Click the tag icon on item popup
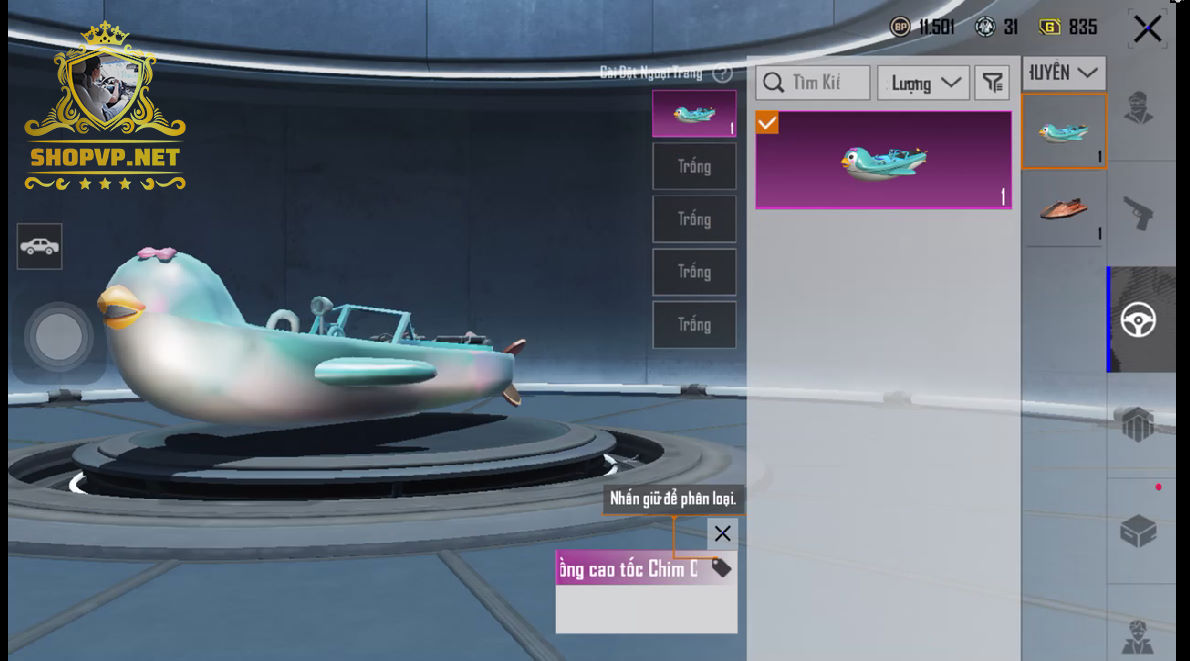 [721, 569]
